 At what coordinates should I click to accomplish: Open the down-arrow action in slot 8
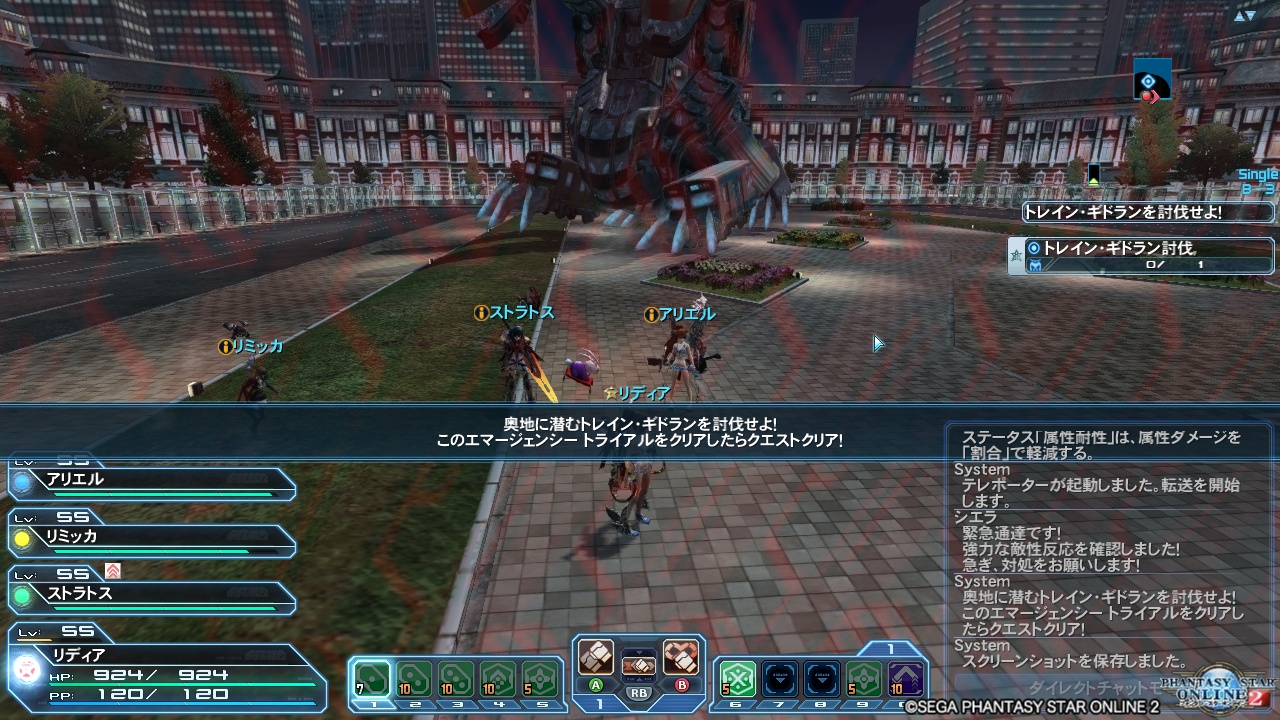tap(822, 680)
